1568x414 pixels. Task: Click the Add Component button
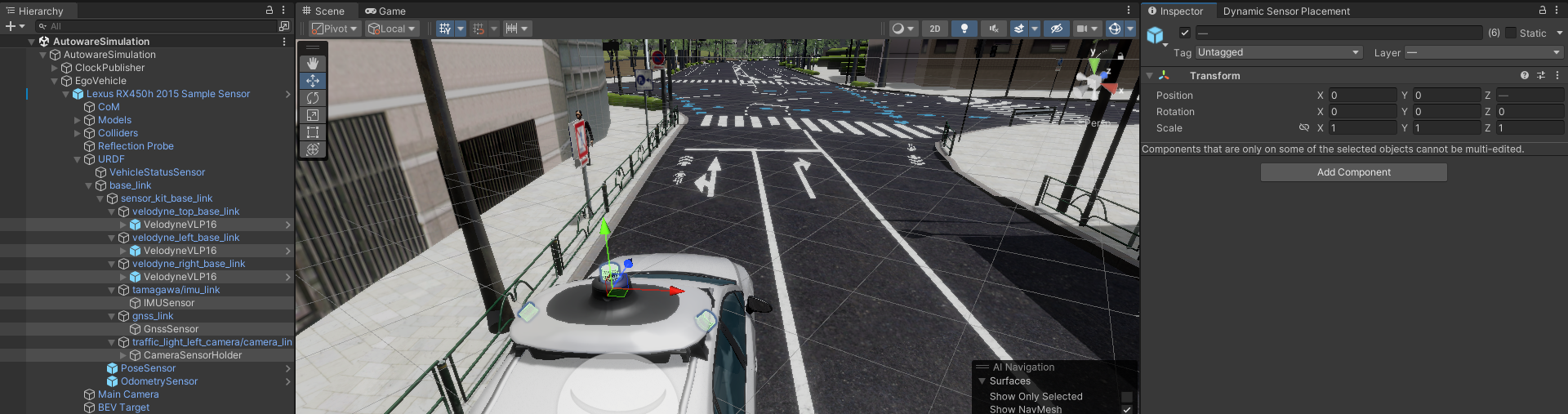1353,172
